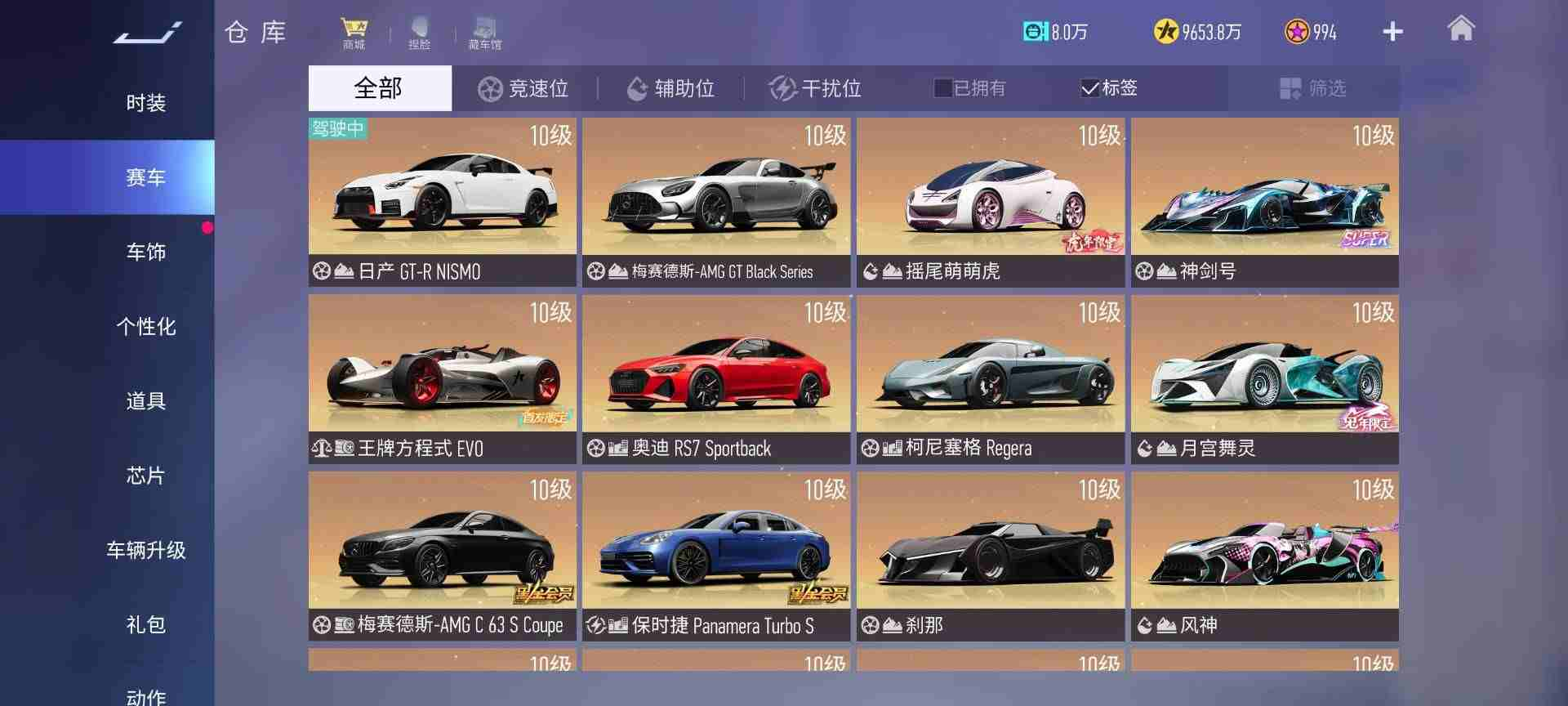Open the 时装 (Fashion) category
1568x706 pixels.
coord(145,103)
